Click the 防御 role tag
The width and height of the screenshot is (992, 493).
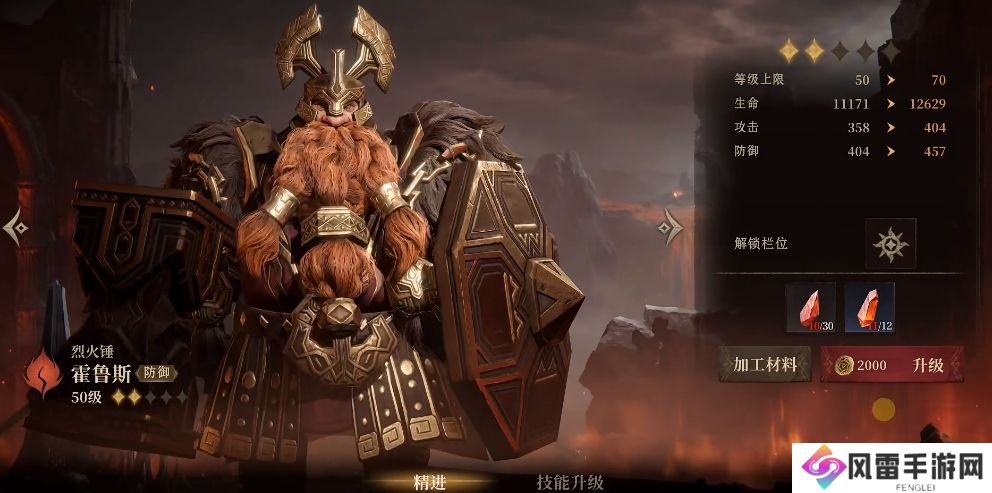(156, 373)
